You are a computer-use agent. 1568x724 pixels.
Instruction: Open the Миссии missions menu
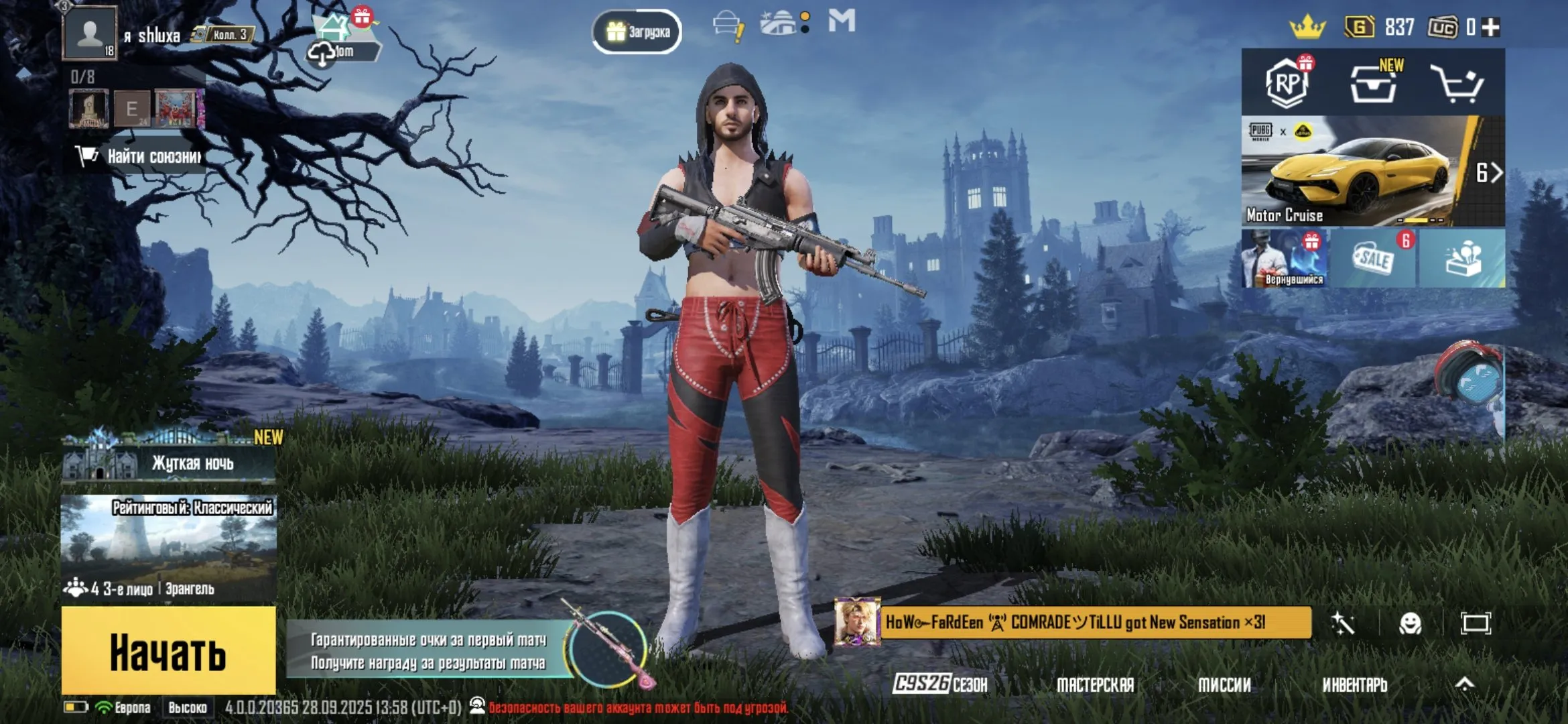(x=1224, y=684)
